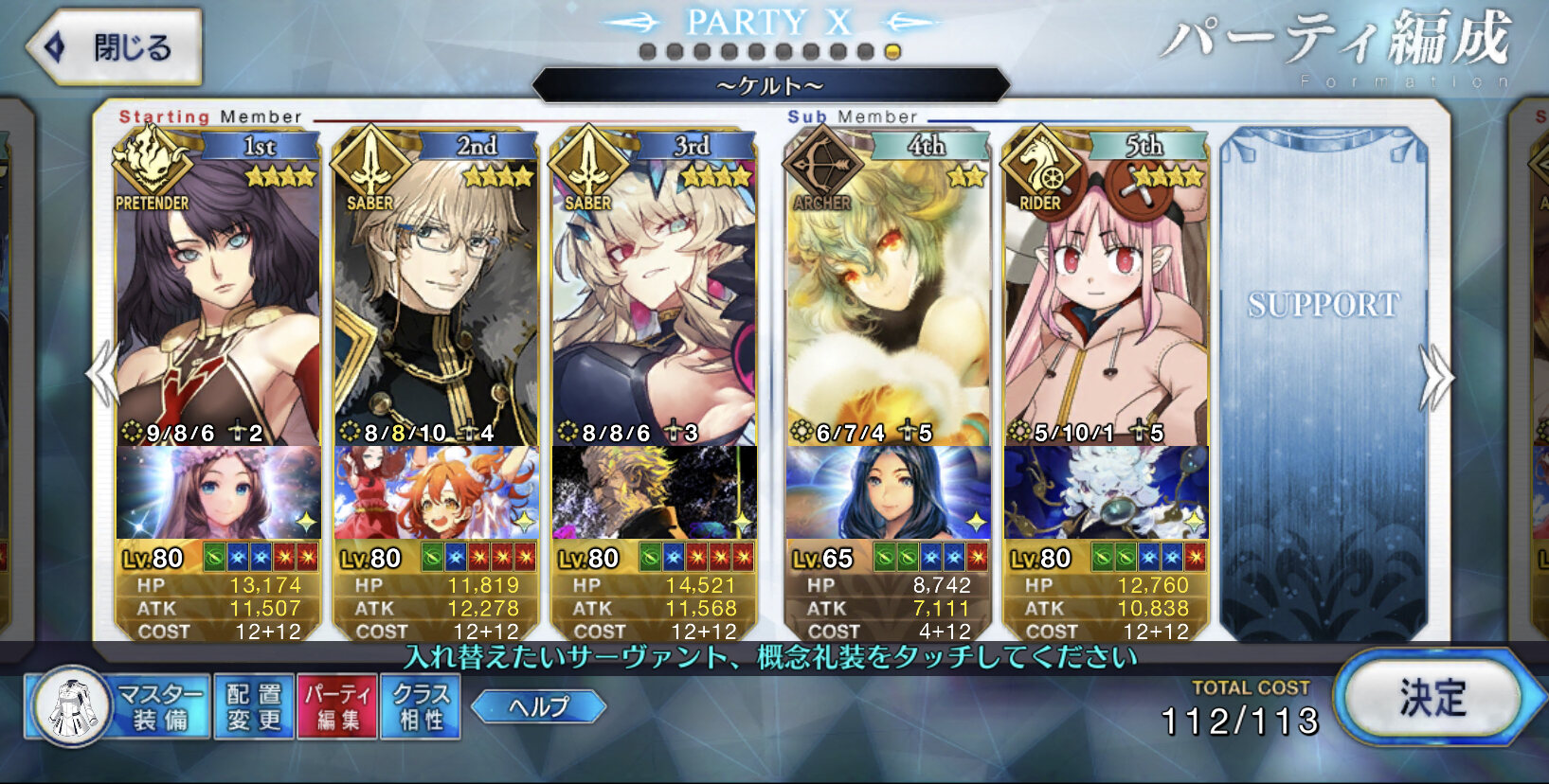1549x784 pixels.
Task: Change the 2nd slot's red-haired girl craft essence
Action: click(x=436, y=493)
